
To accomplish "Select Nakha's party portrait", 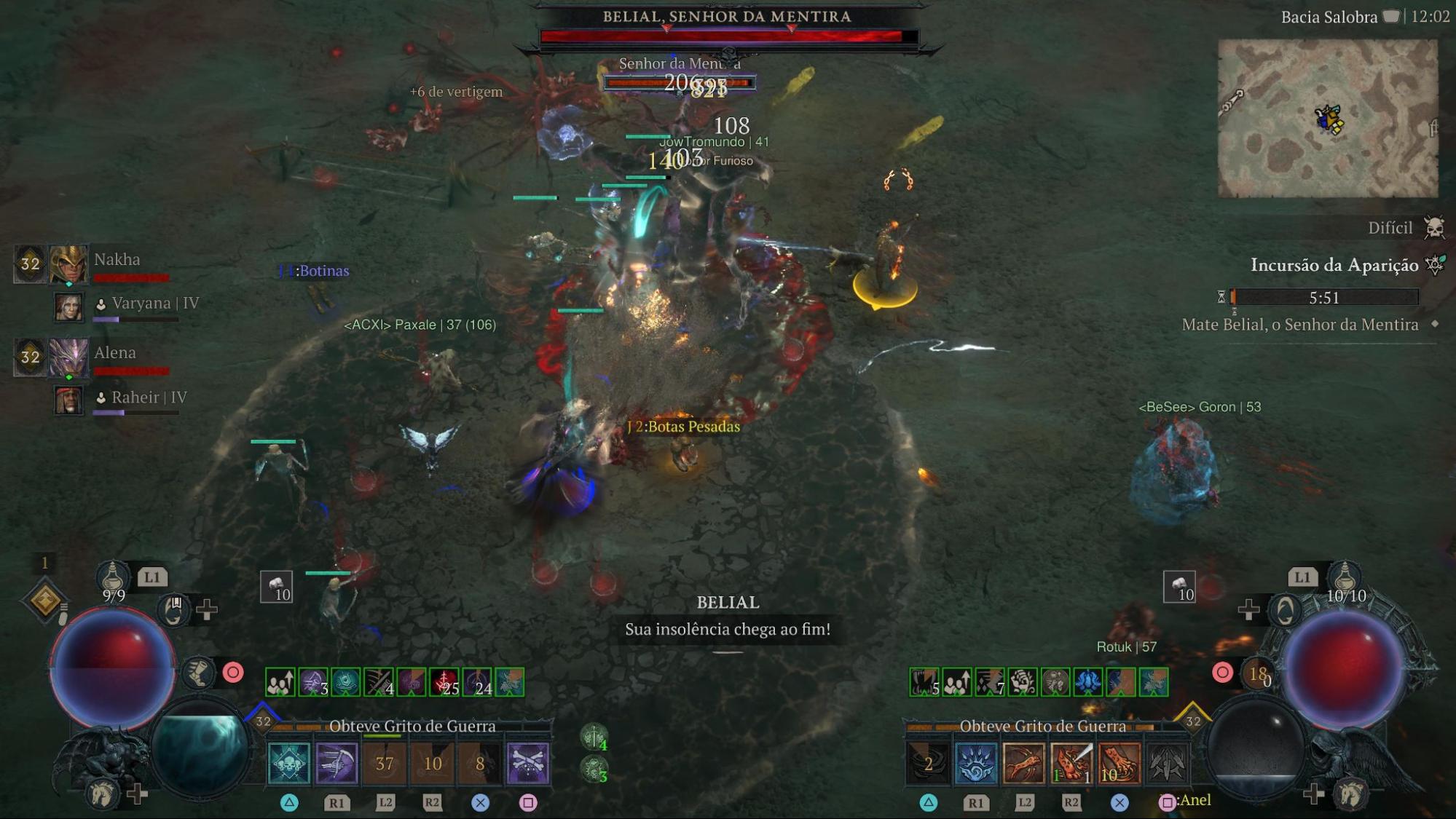I will coord(68,264).
